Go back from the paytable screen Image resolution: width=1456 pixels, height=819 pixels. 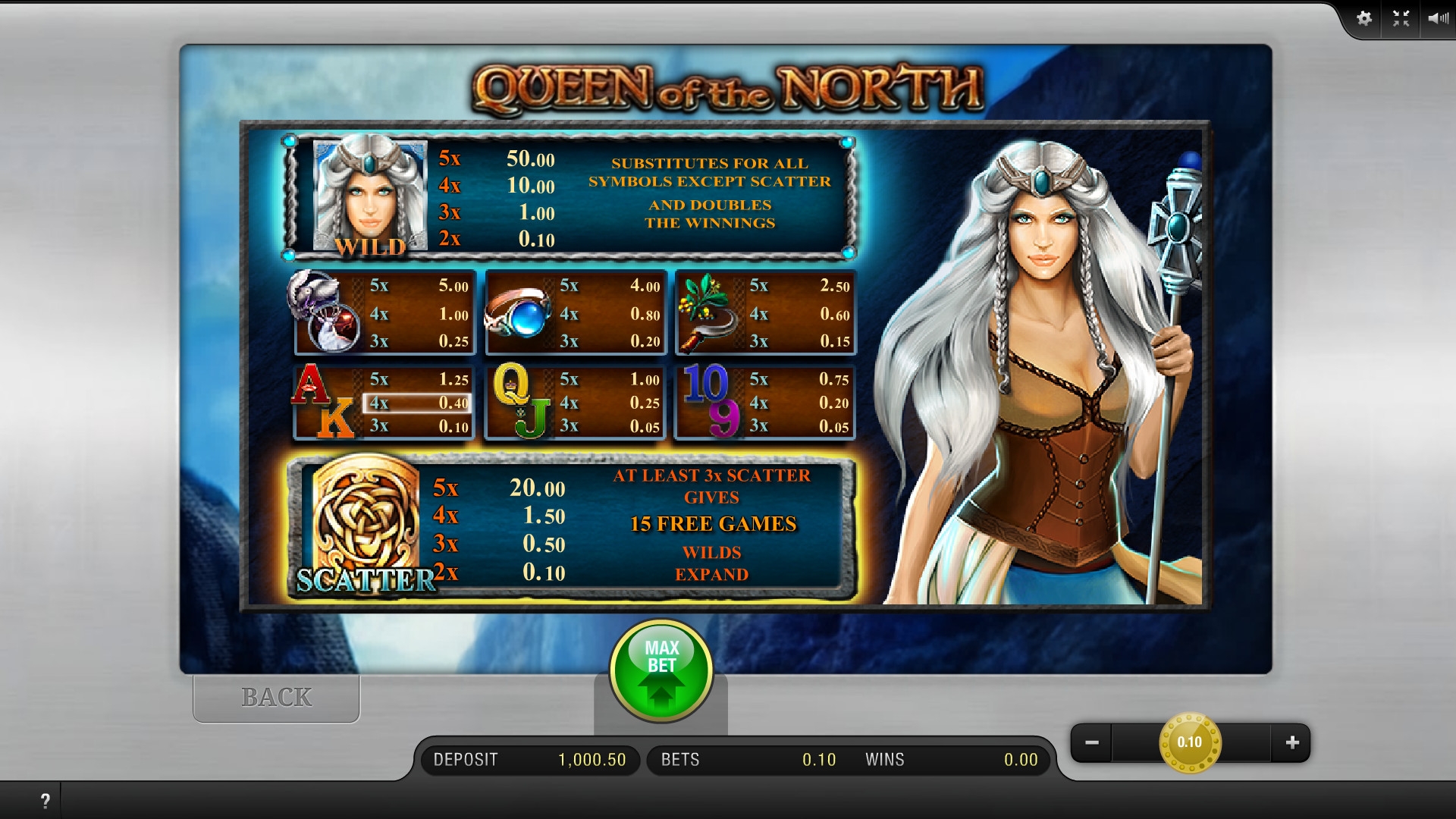[276, 698]
